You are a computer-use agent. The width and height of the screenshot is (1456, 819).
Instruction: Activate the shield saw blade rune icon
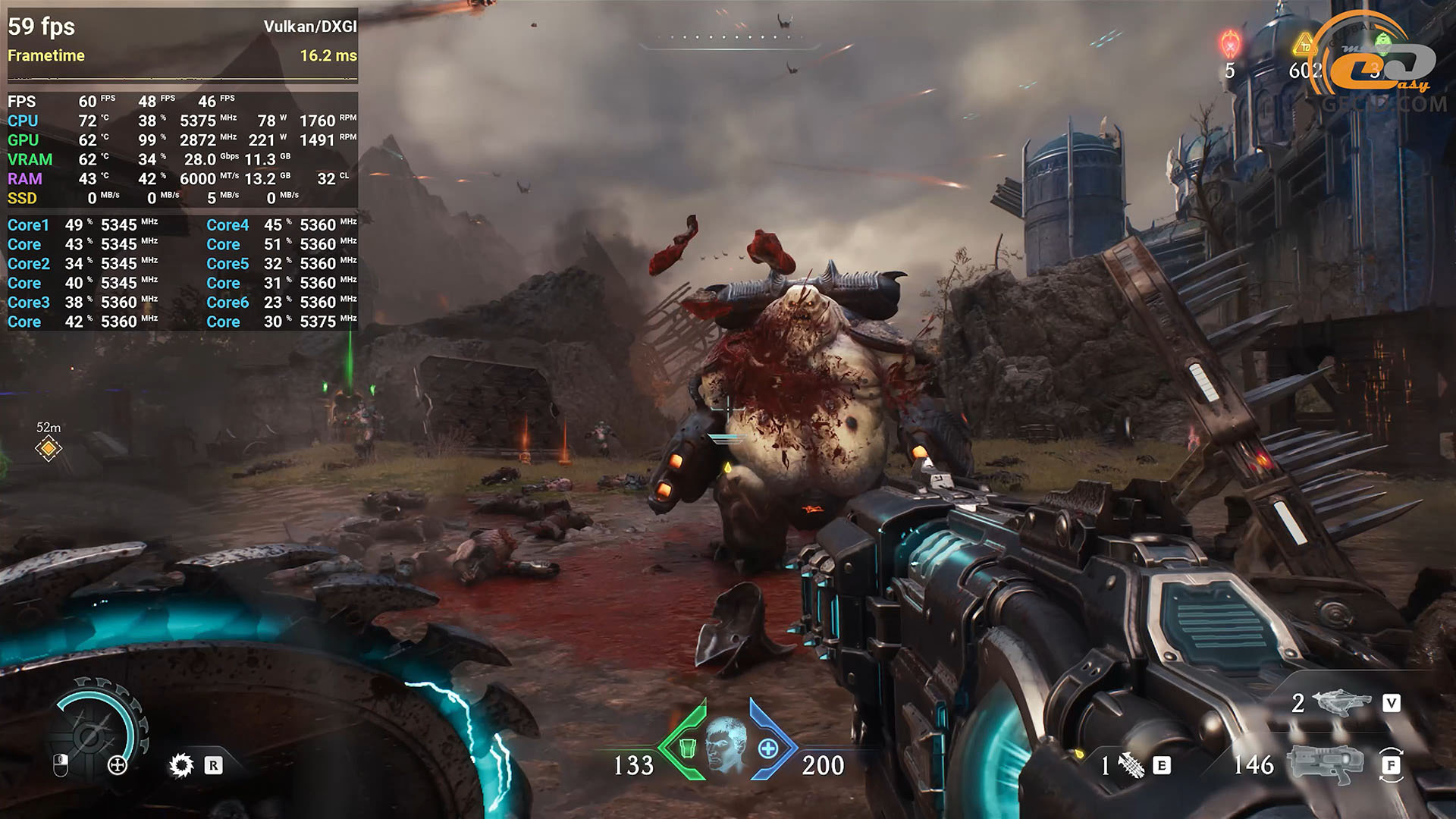[x=181, y=765]
